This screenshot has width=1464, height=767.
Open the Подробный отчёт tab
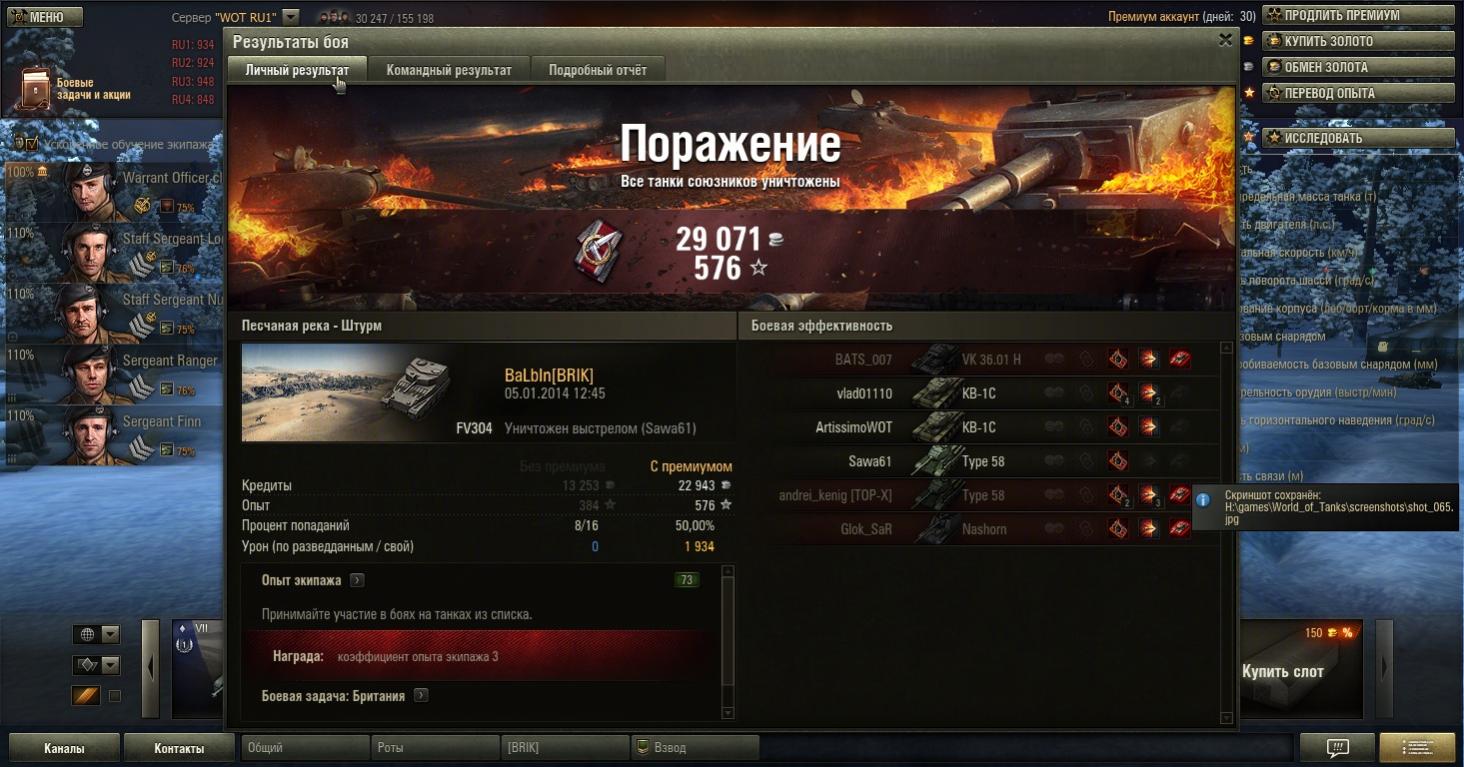point(597,70)
